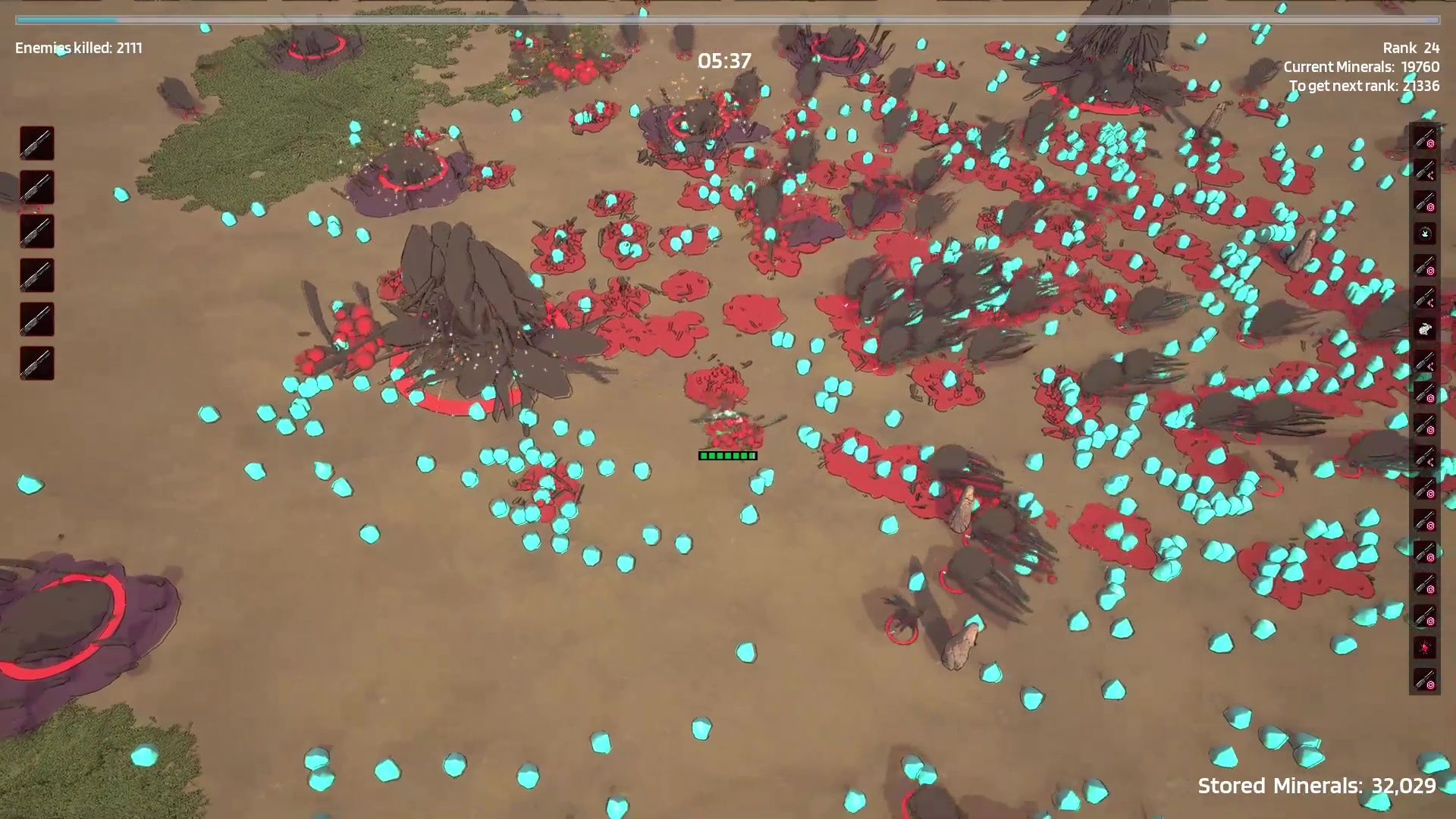Click the mission timer showing 05:37

point(724,61)
